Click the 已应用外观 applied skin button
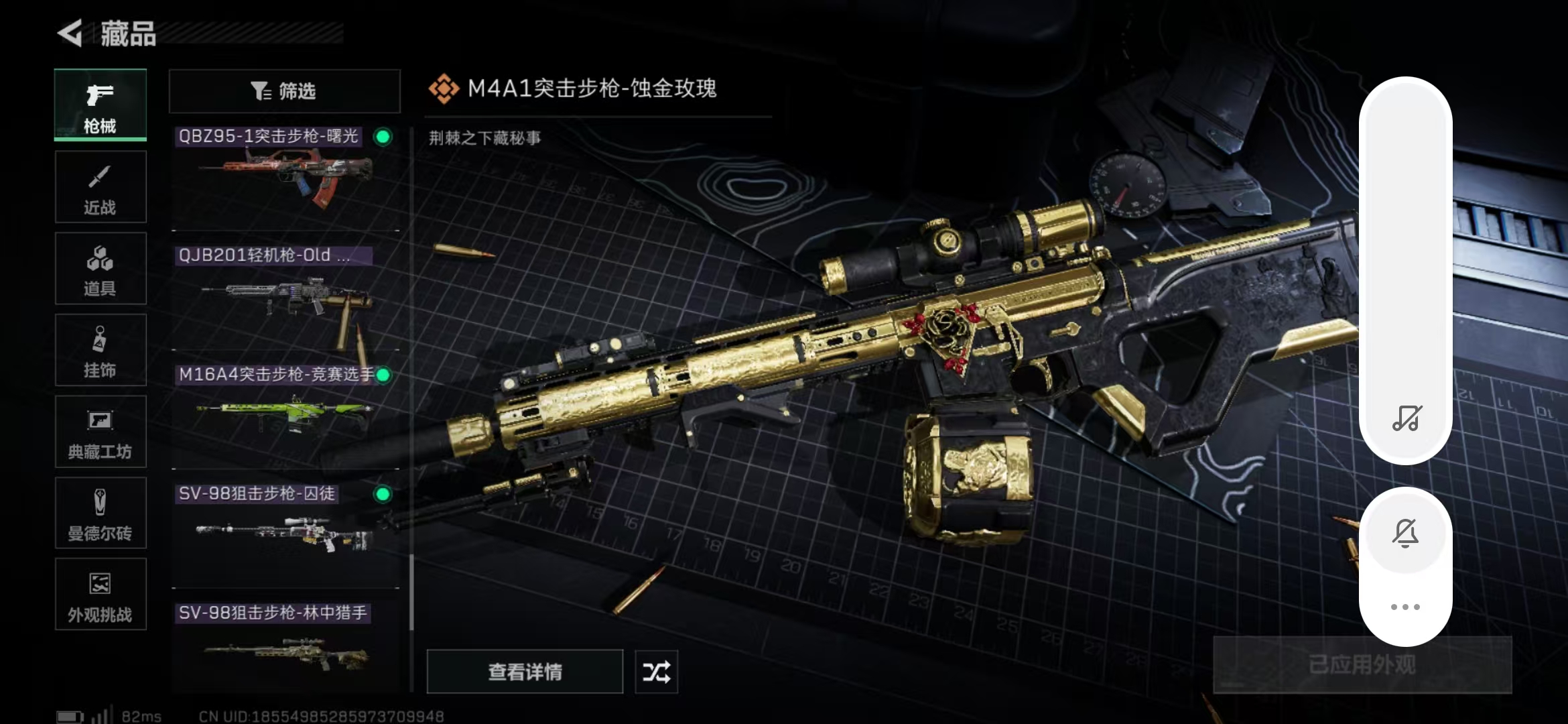Viewport: 1568px width, 724px height. pos(1362,665)
